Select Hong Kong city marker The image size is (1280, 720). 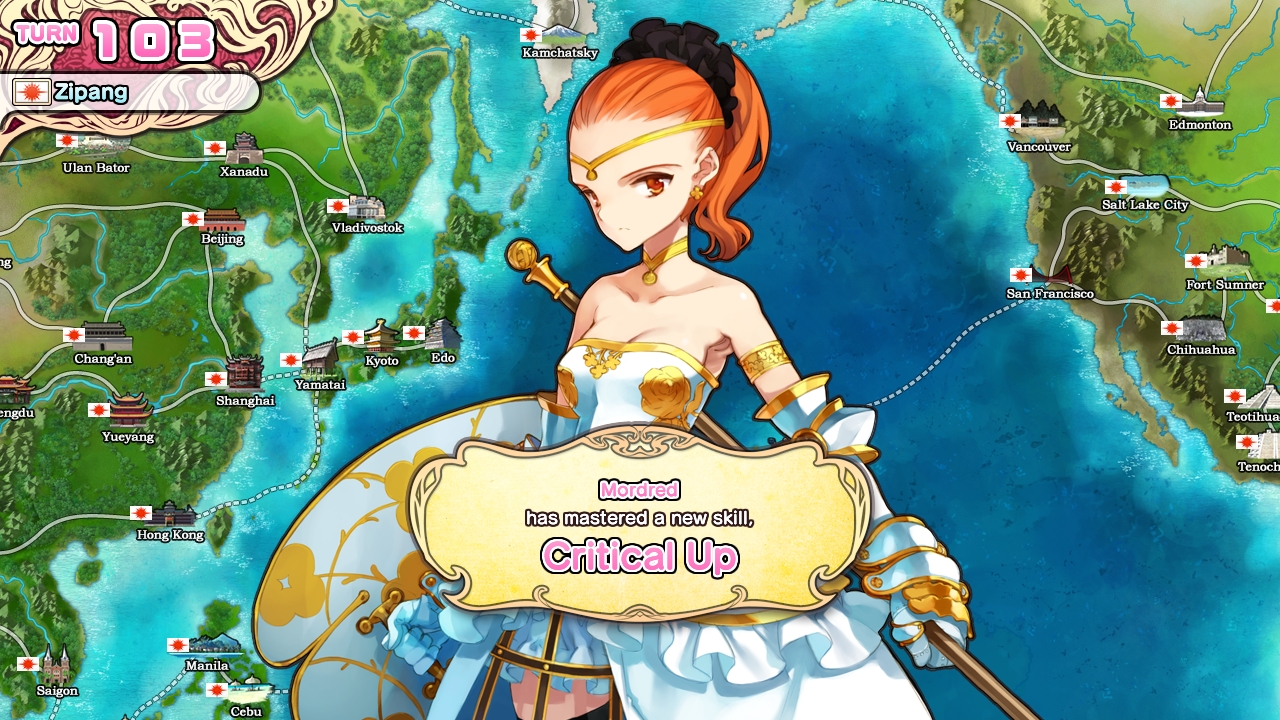pos(172,515)
